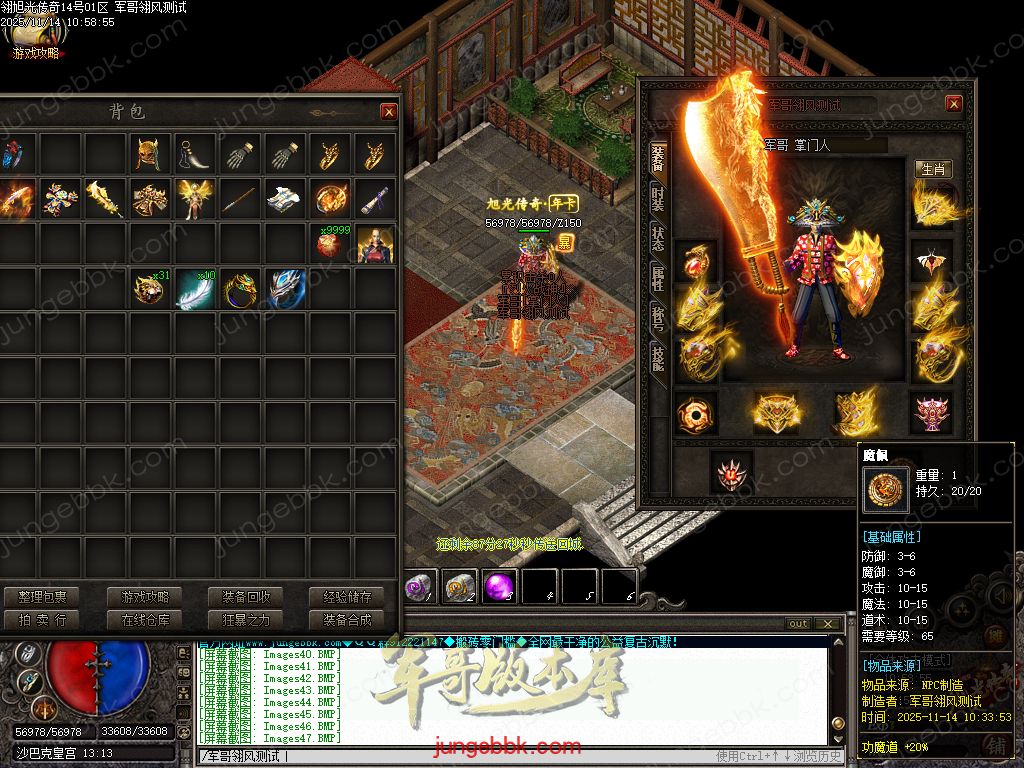1024x768 pixels.
Task: Click the chat input field
Action: pos(450,756)
